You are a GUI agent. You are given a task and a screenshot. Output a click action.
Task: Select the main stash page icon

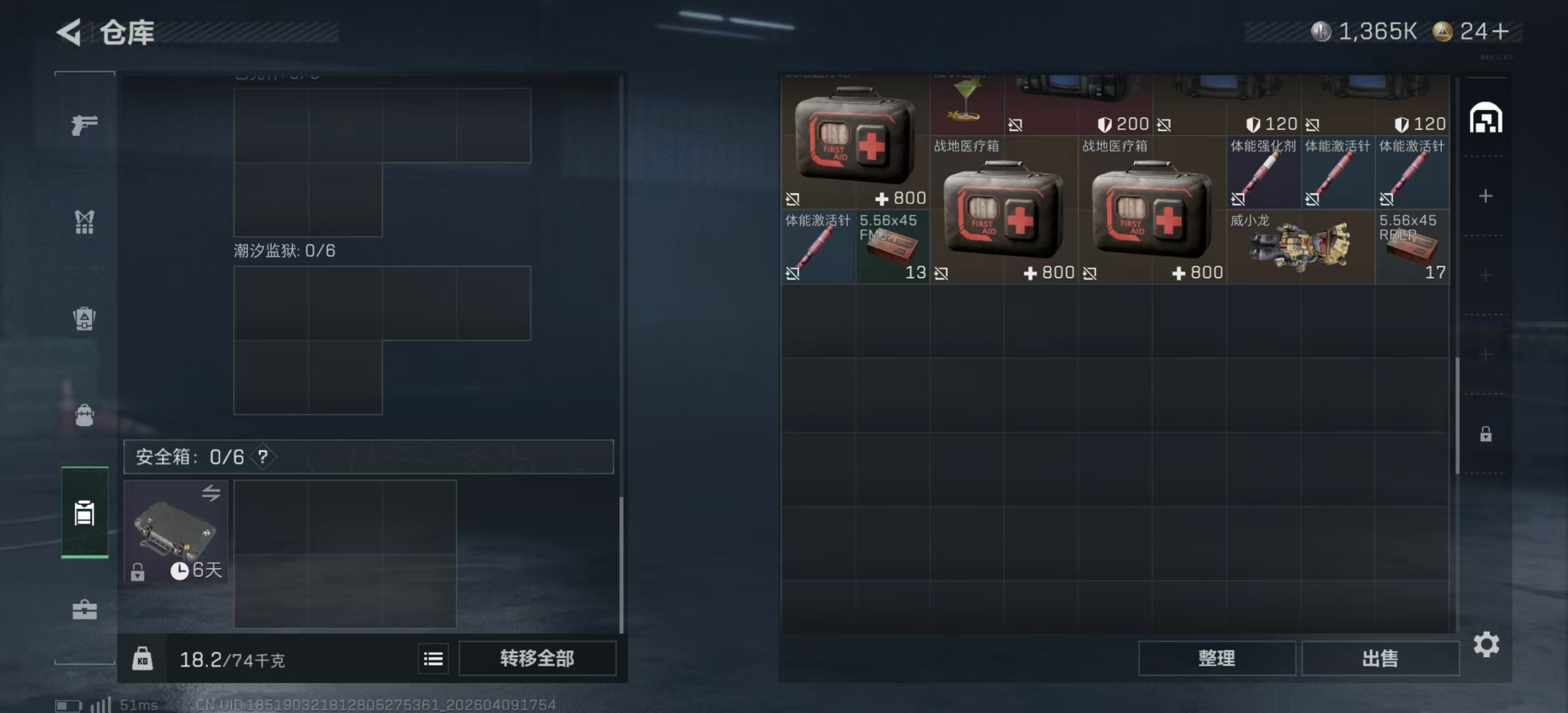point(1485,118)
